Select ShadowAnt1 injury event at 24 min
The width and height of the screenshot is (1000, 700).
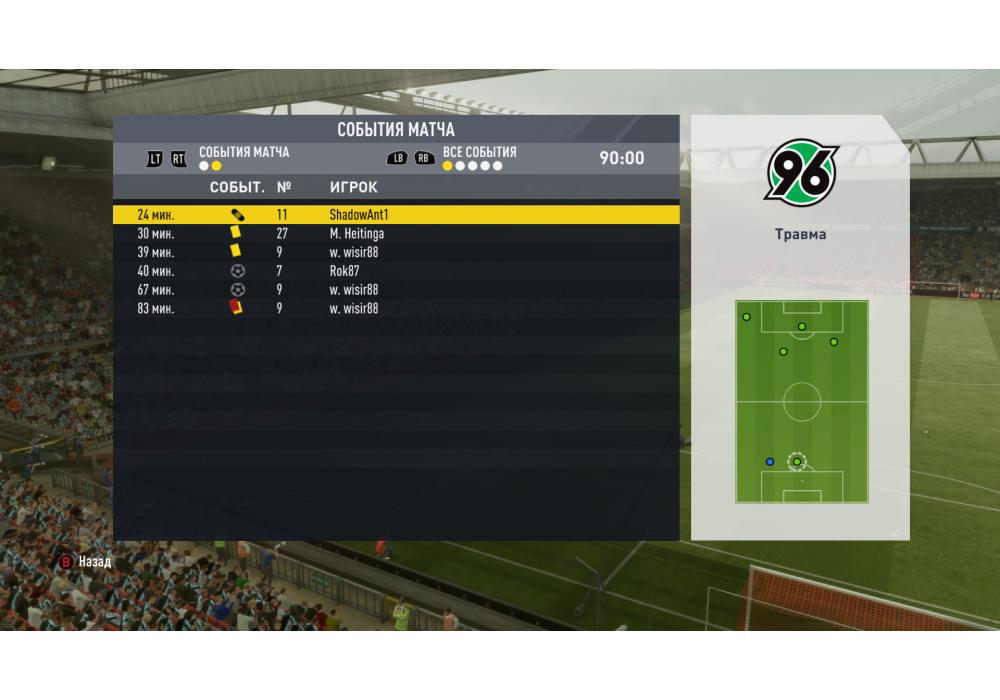pyautogui.click(x=395, y=214)
